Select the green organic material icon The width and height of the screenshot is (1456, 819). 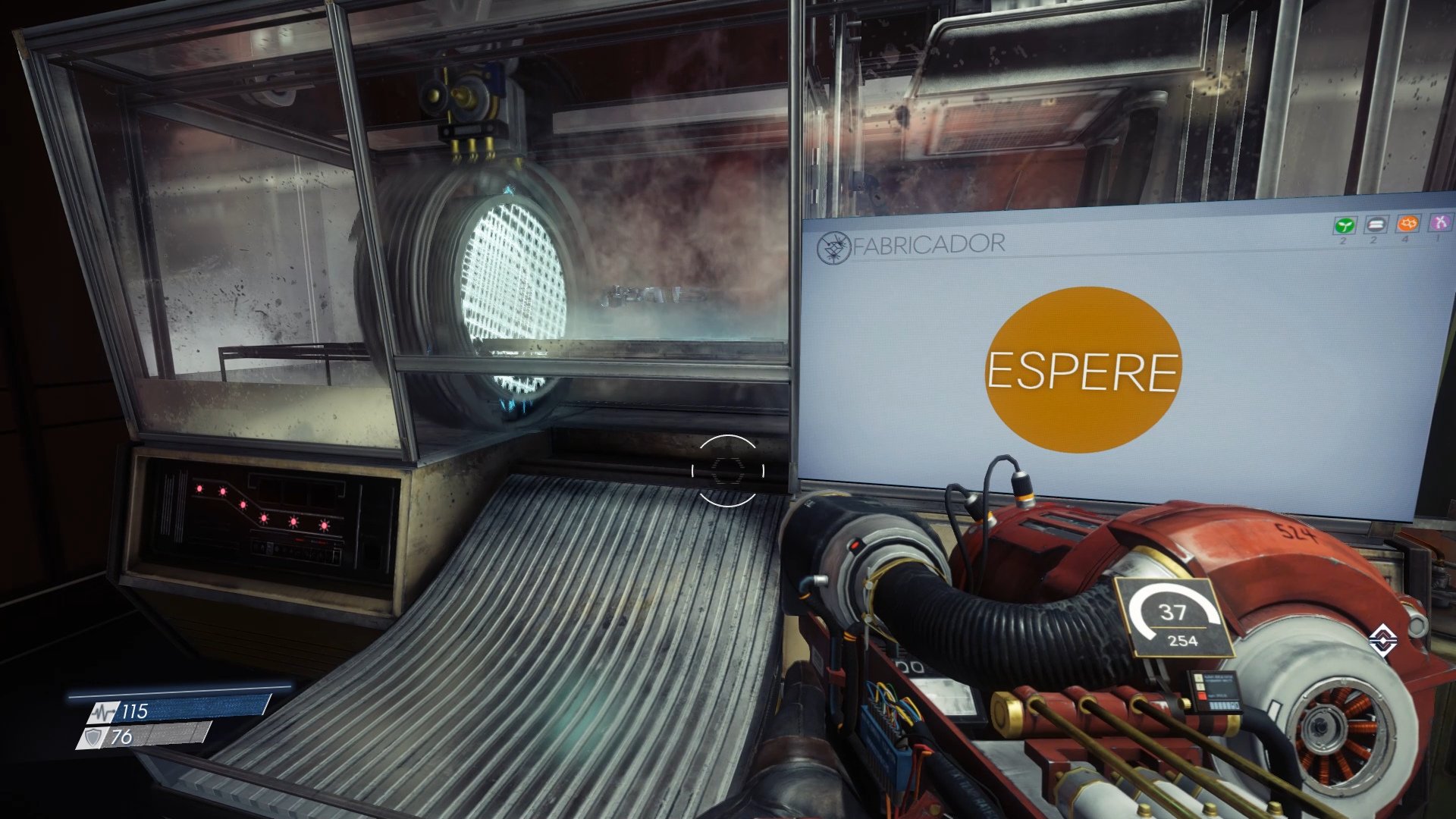1345,225
